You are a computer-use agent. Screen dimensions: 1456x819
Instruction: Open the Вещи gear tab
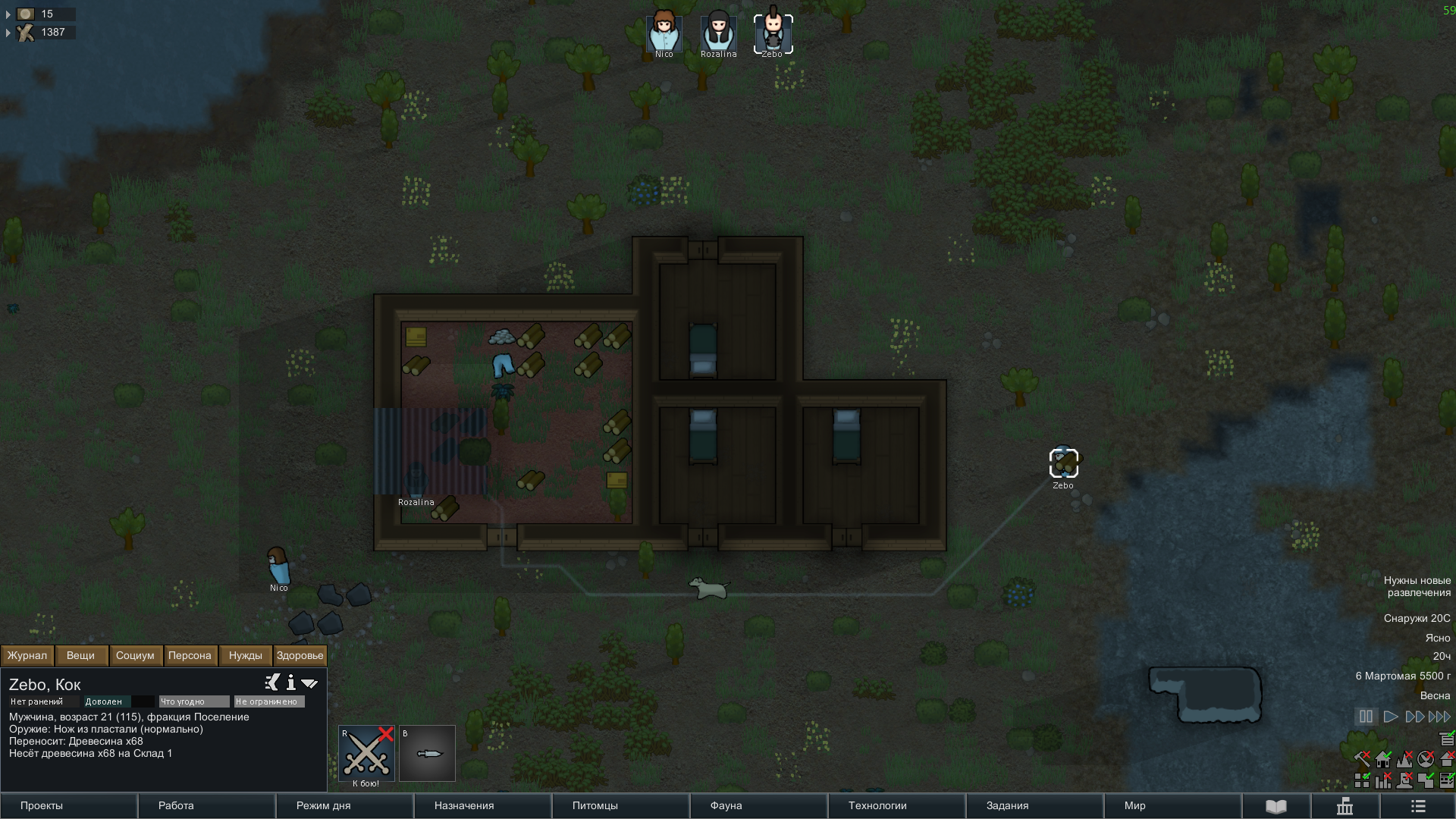(80, 655)
